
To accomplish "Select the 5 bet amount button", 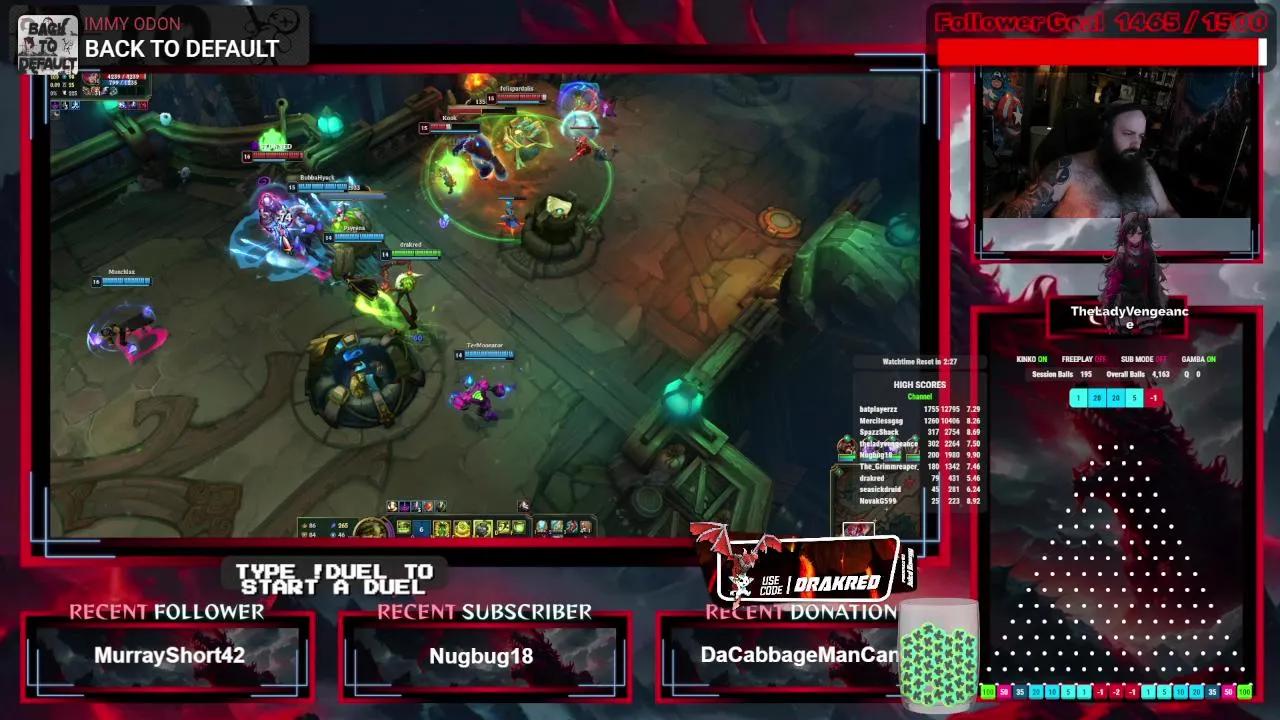I will (1134, 397).
